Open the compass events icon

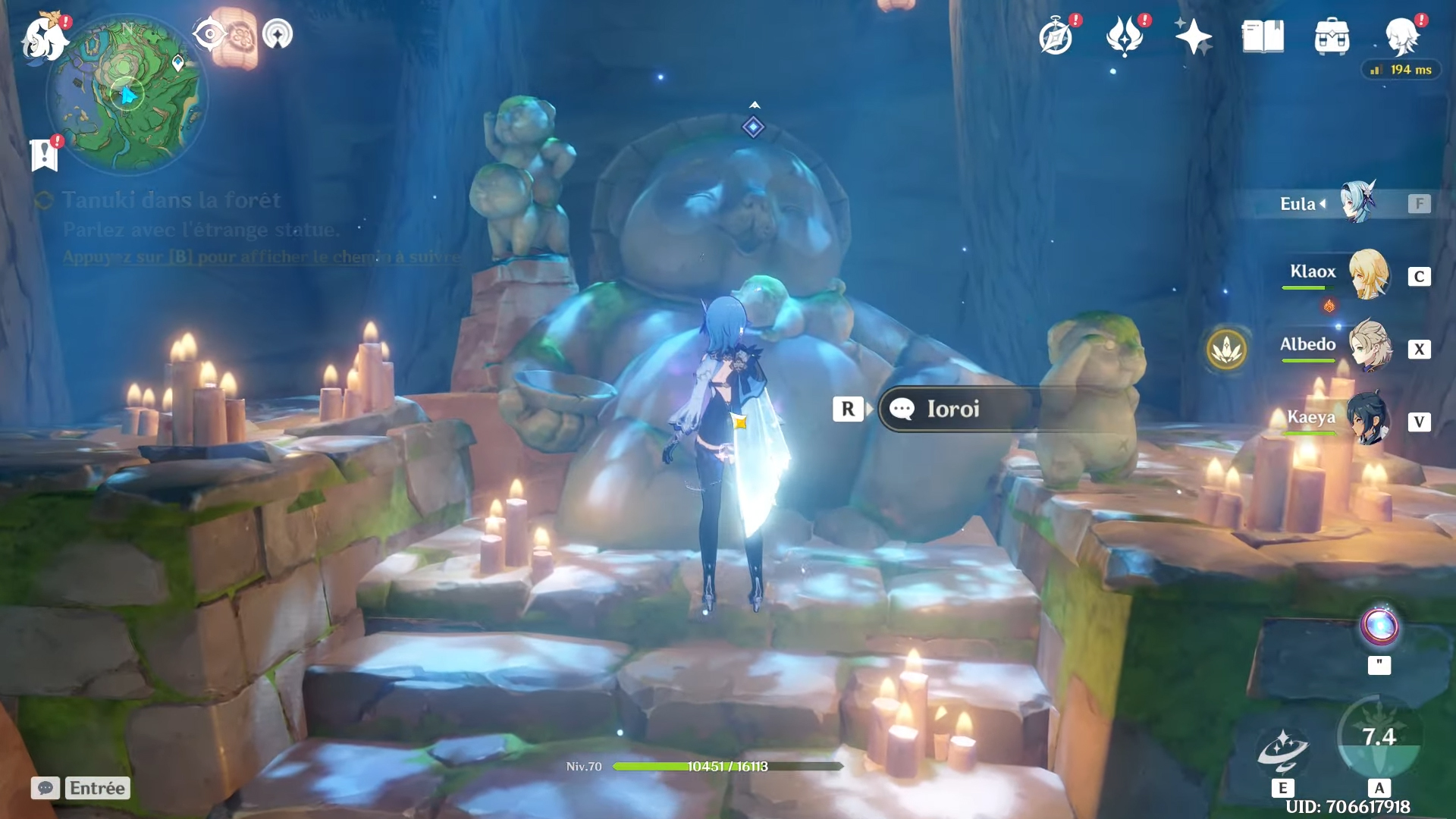click(x=1056, y=36)
